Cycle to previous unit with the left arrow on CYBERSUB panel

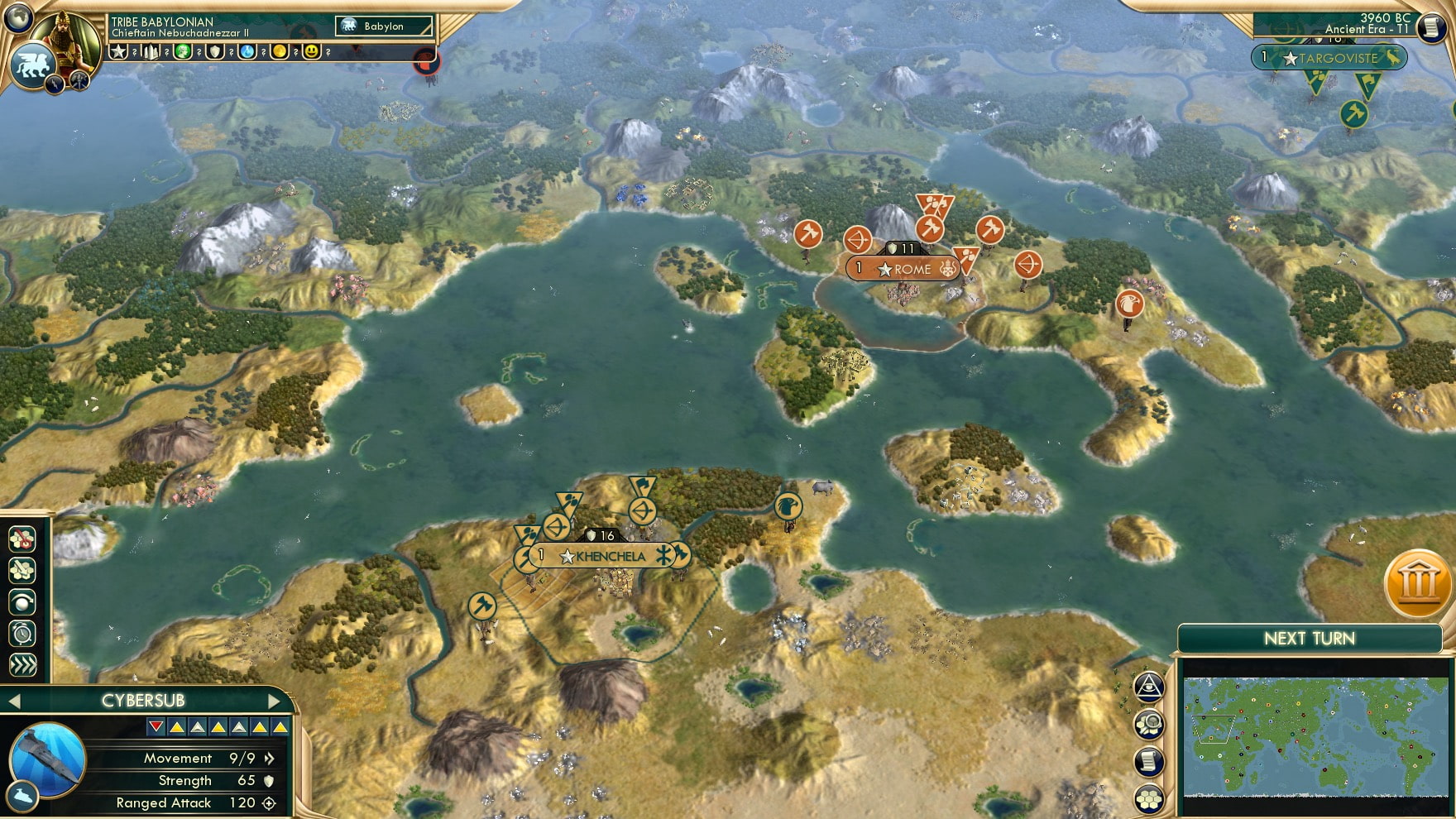tap(13, 699)
